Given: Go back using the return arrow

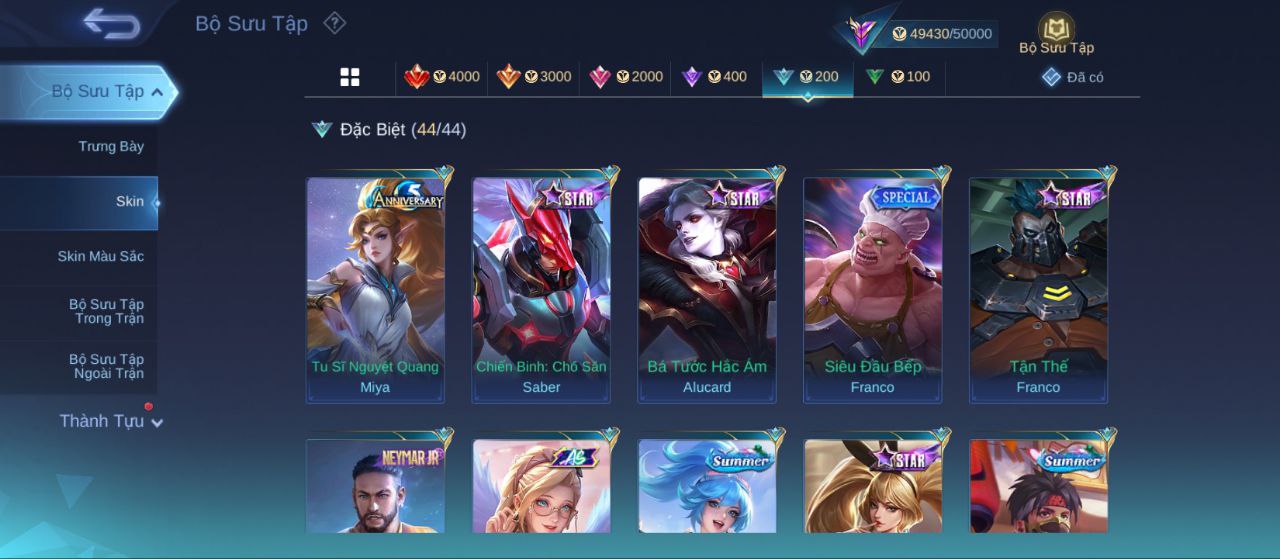Looking at the screenshot, I should (111, 23).
